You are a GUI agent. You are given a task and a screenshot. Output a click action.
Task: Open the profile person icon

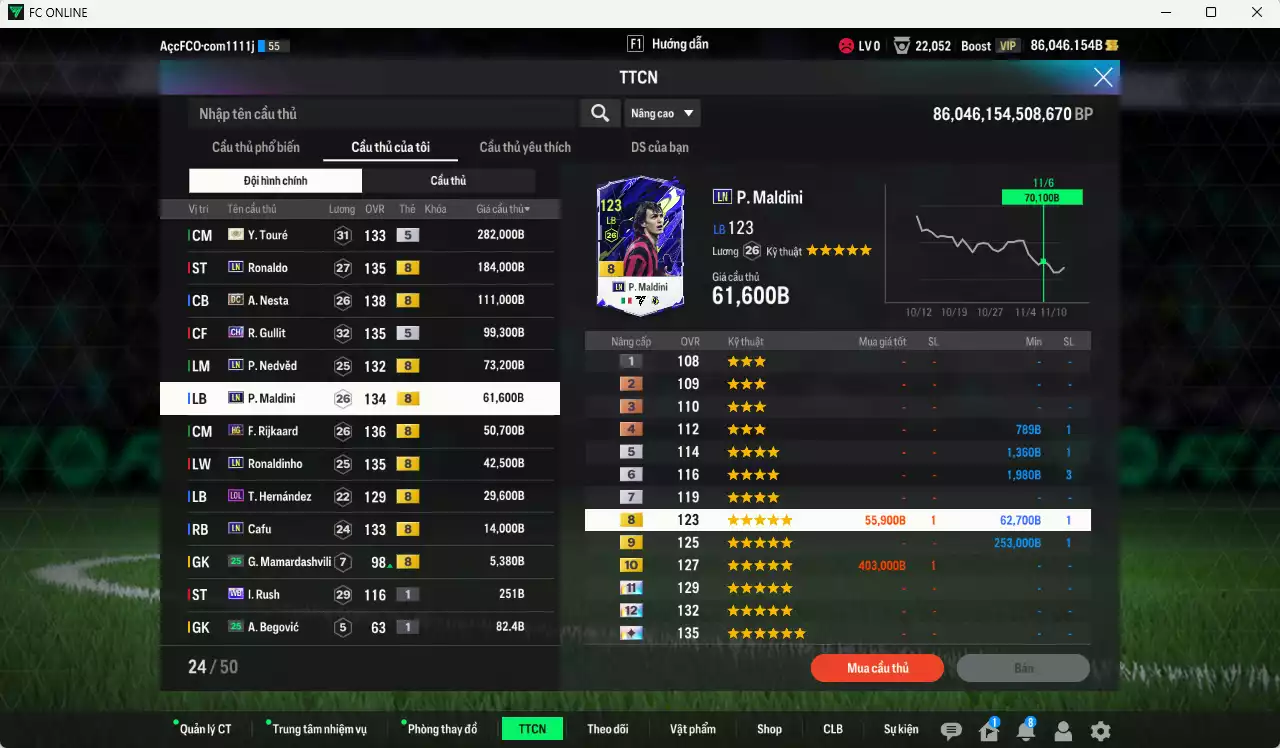point(1063,731)
